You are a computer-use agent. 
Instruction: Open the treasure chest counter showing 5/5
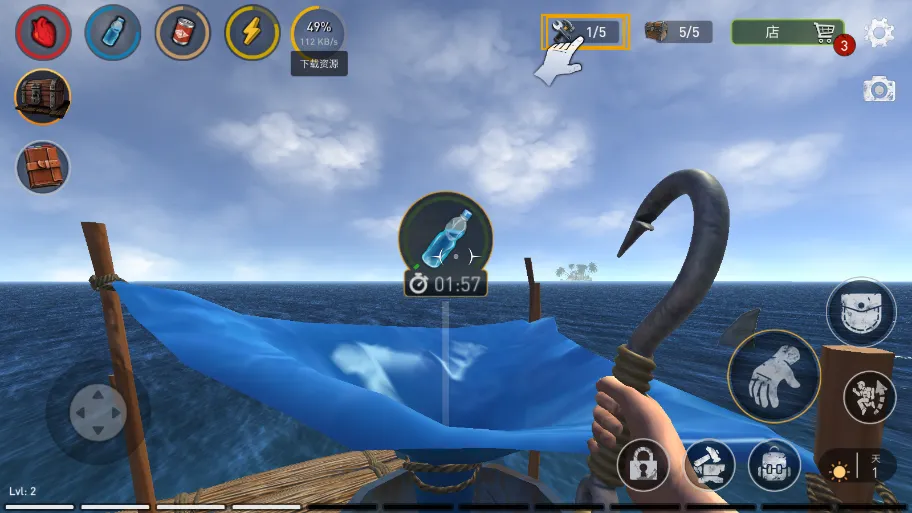[x=678, y=32]
